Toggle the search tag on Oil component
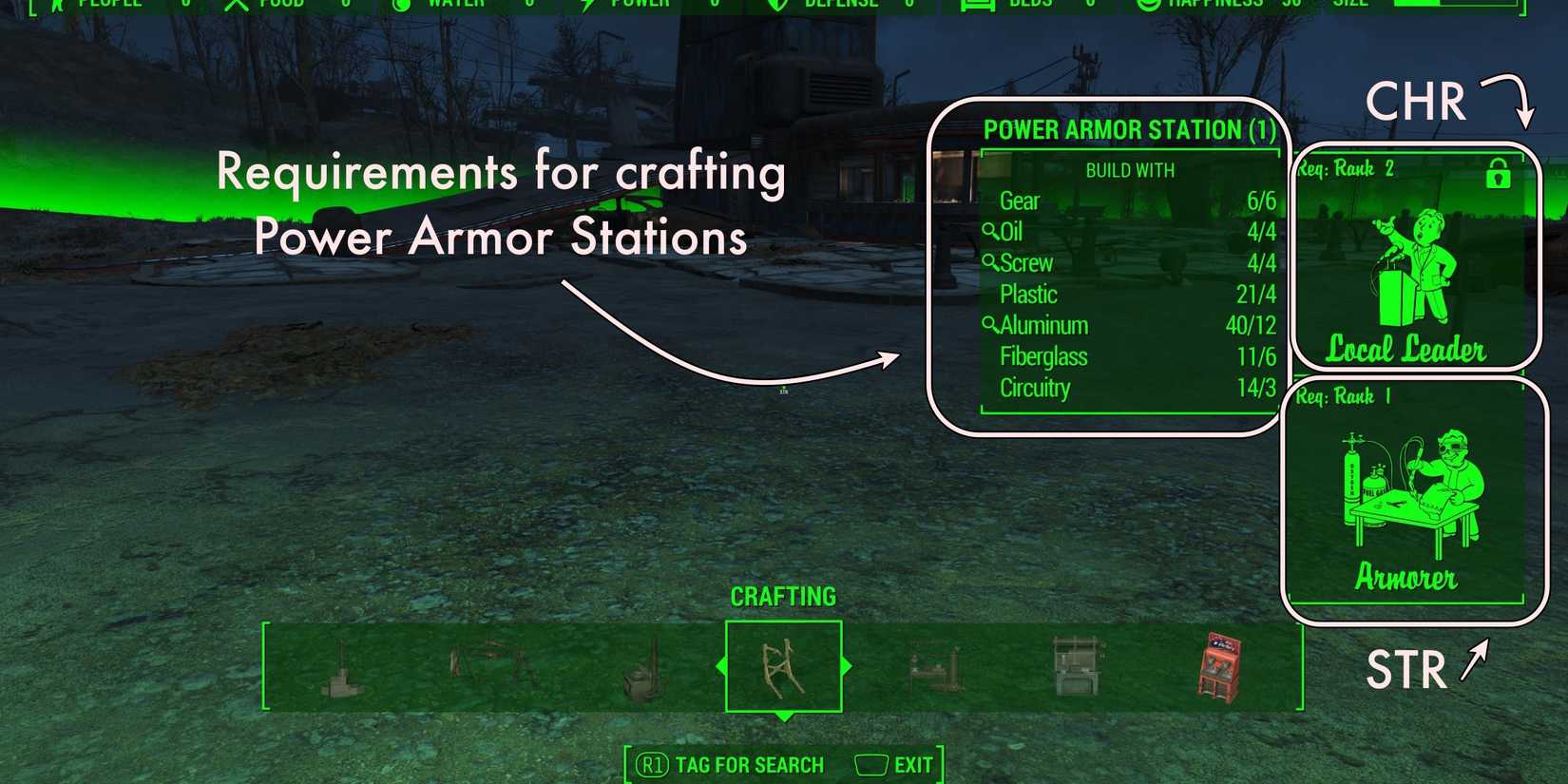 tap(992, 231)
